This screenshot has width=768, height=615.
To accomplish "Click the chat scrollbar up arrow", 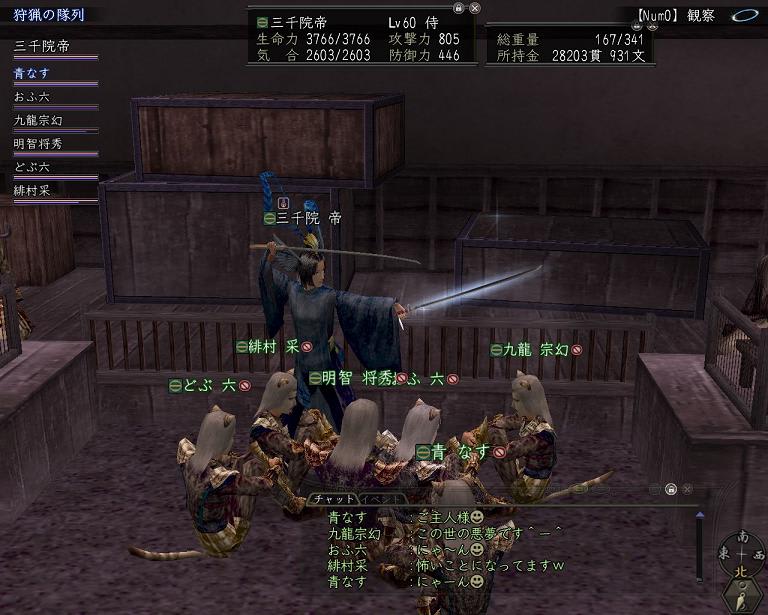I will (x=699, y=517).
